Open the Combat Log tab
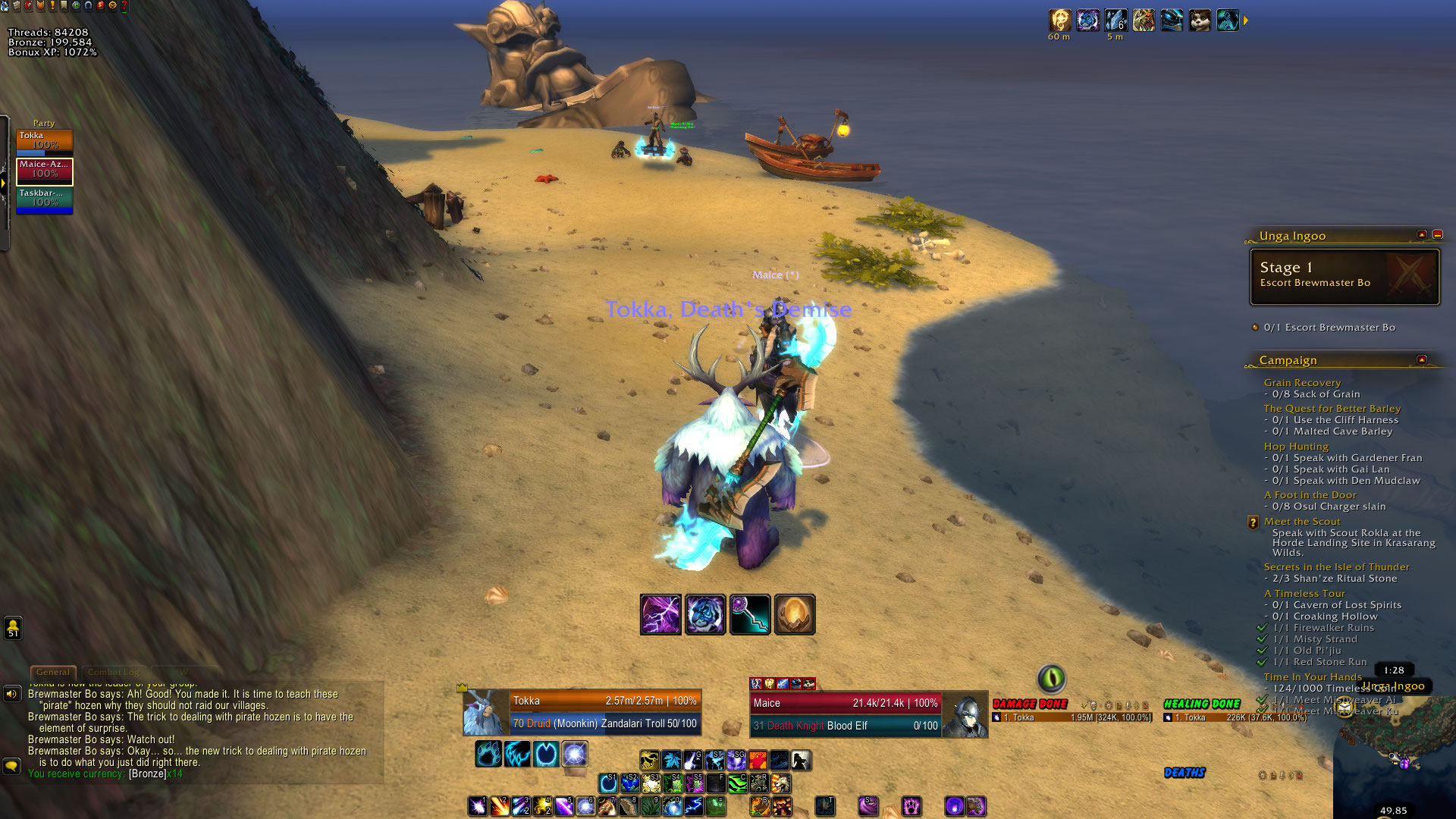The height and width of the screenshot is (819, 1456). point(114,672)
